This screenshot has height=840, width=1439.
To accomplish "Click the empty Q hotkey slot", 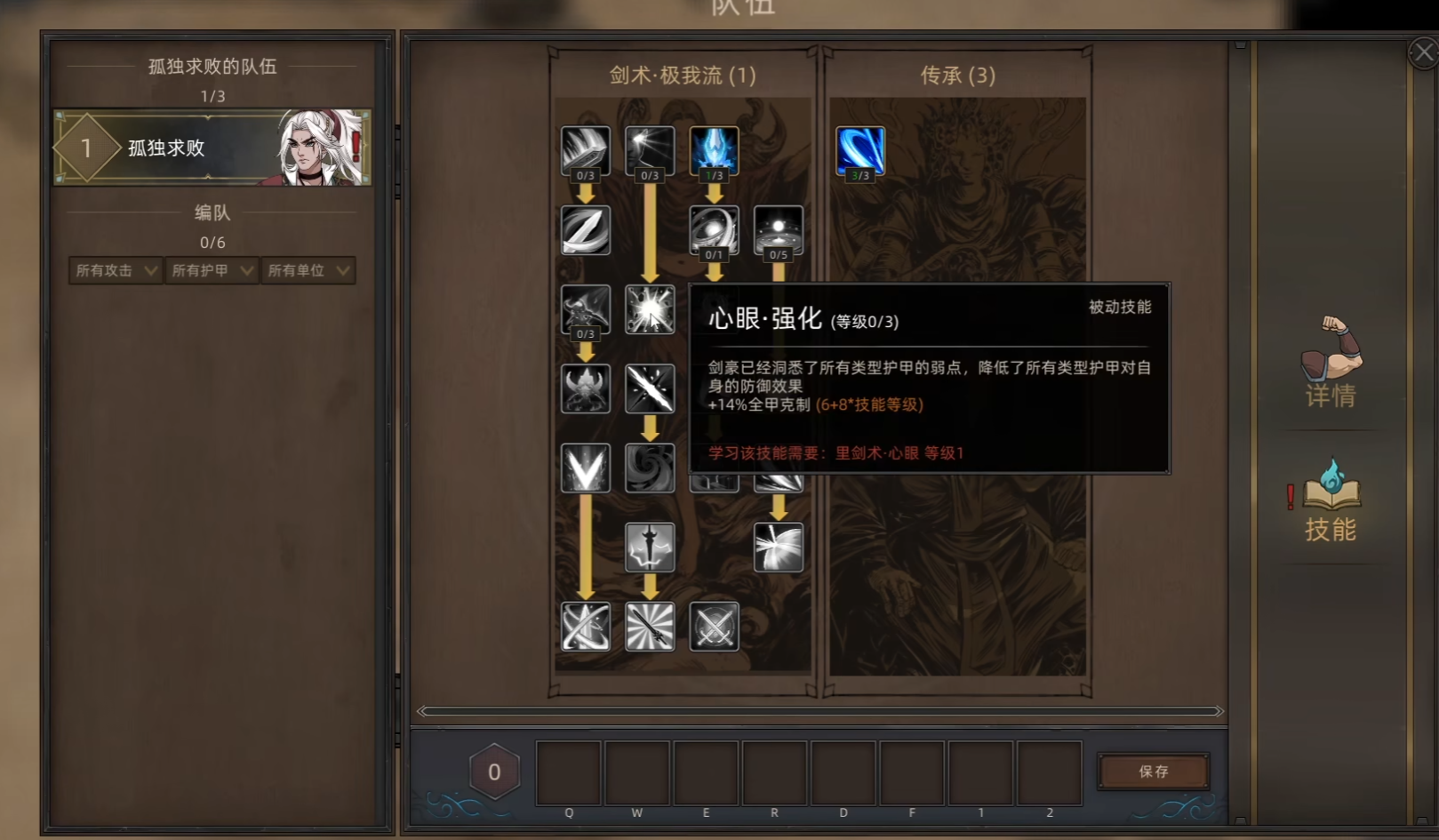I will click(570, 772).
